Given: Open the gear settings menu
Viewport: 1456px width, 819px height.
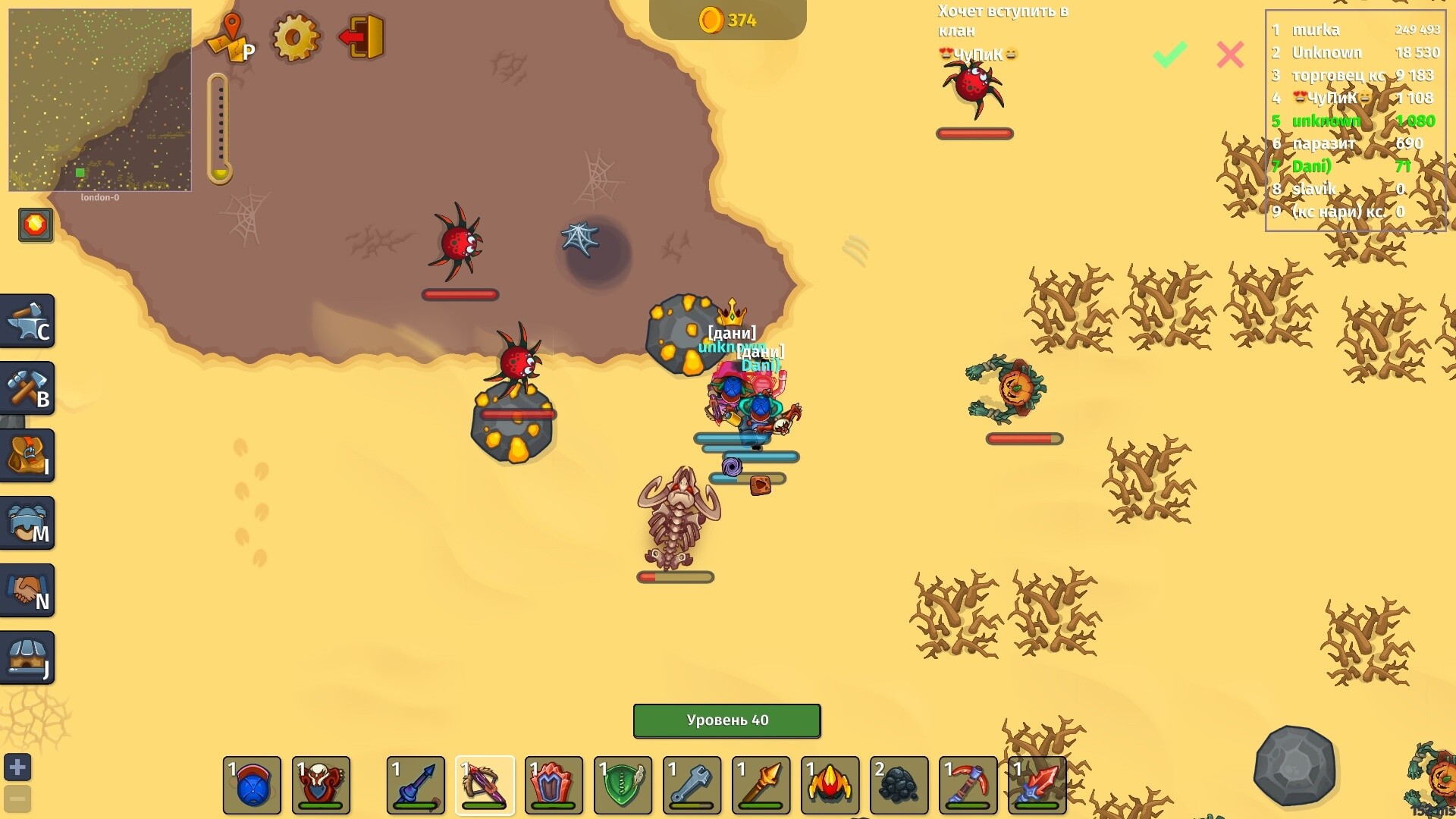Looking at the screenshot, I should point(296,36).
